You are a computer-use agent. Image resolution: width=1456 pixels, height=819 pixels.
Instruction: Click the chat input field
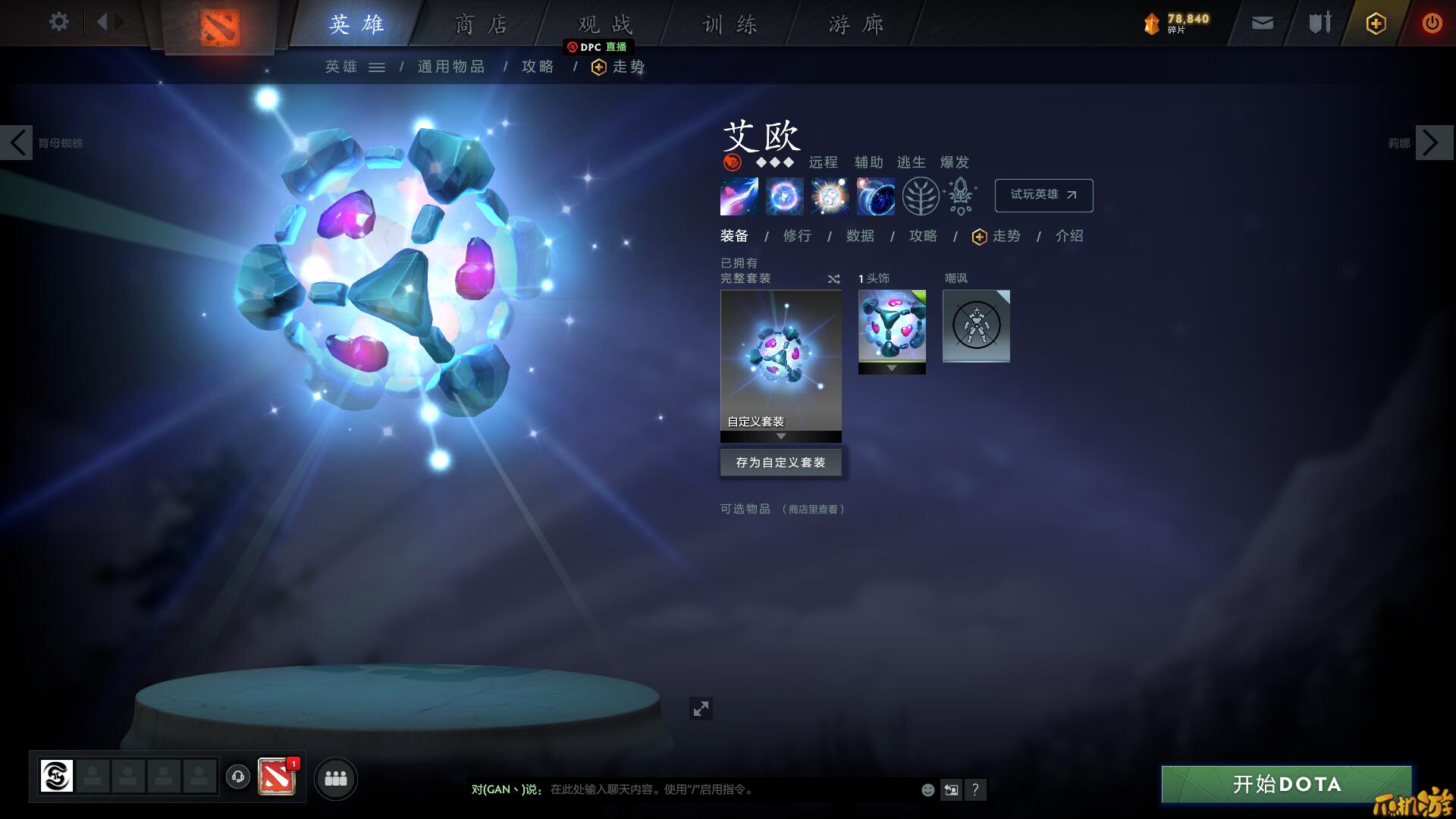pos(728,789)
